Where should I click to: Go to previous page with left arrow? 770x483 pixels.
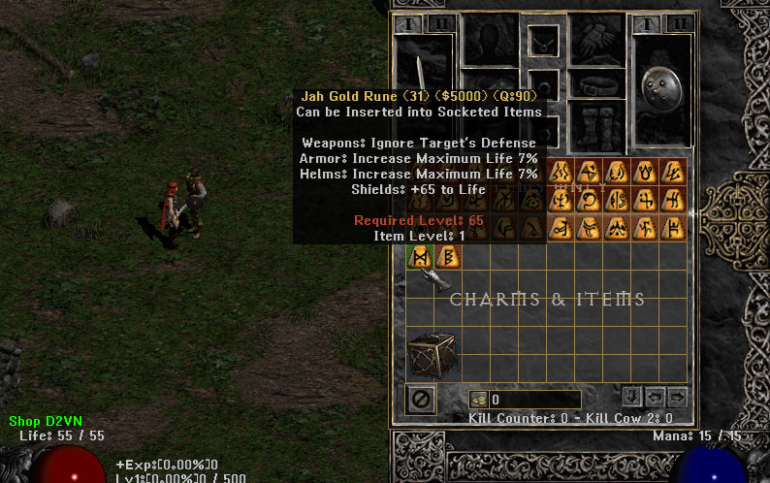click(x=654, y=396)
